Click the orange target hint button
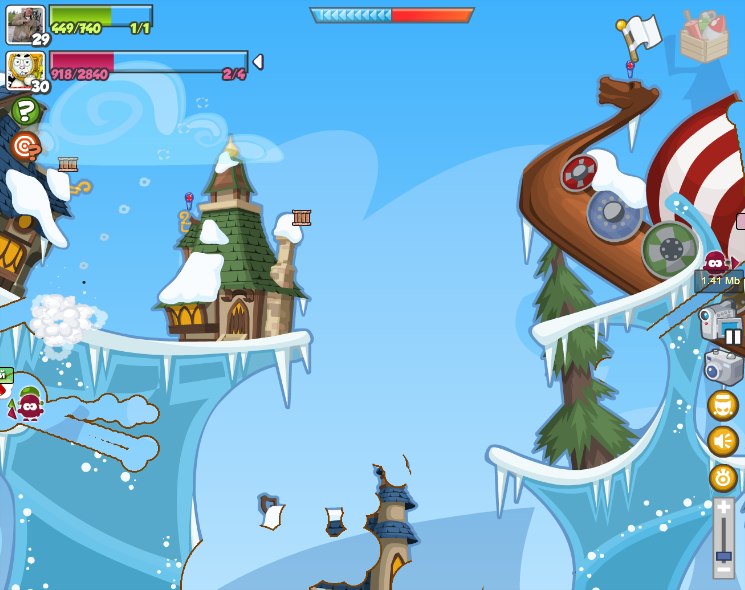The width and height of the screenshot is (745, 590). click(24, 146)
